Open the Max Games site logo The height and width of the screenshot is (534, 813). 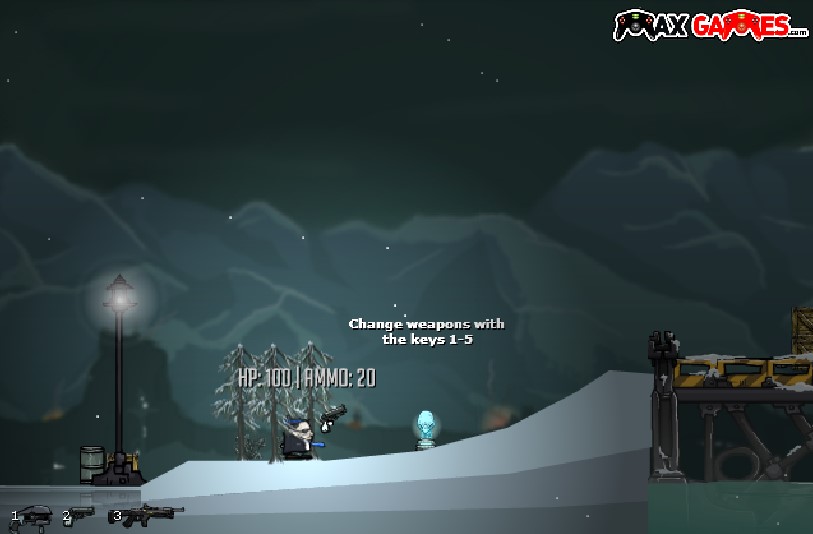point(710,24)
